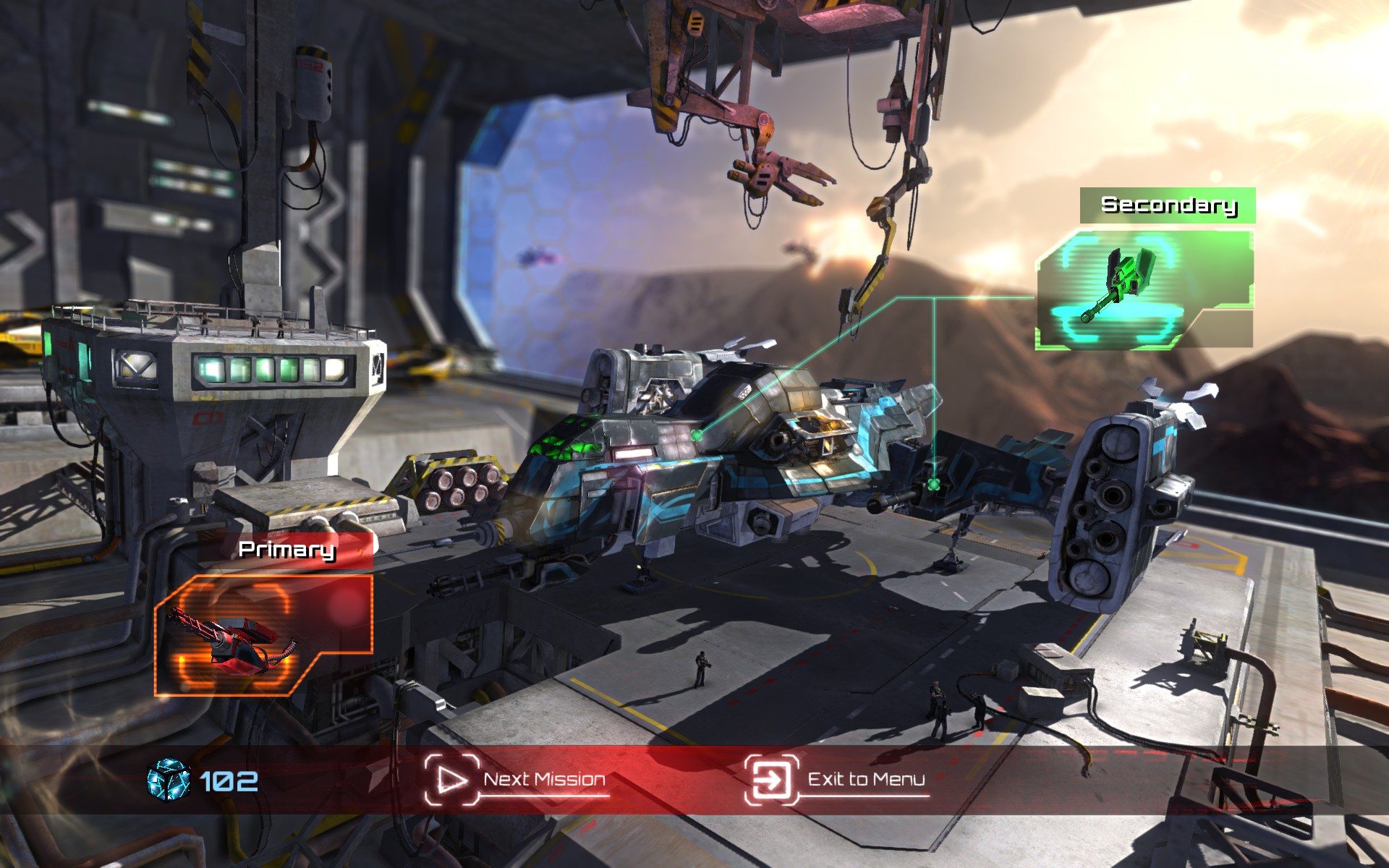Viewport: 1389px width, 868px height.
Task: Select the Secondary weapon slot
Action: (1144, 288)
